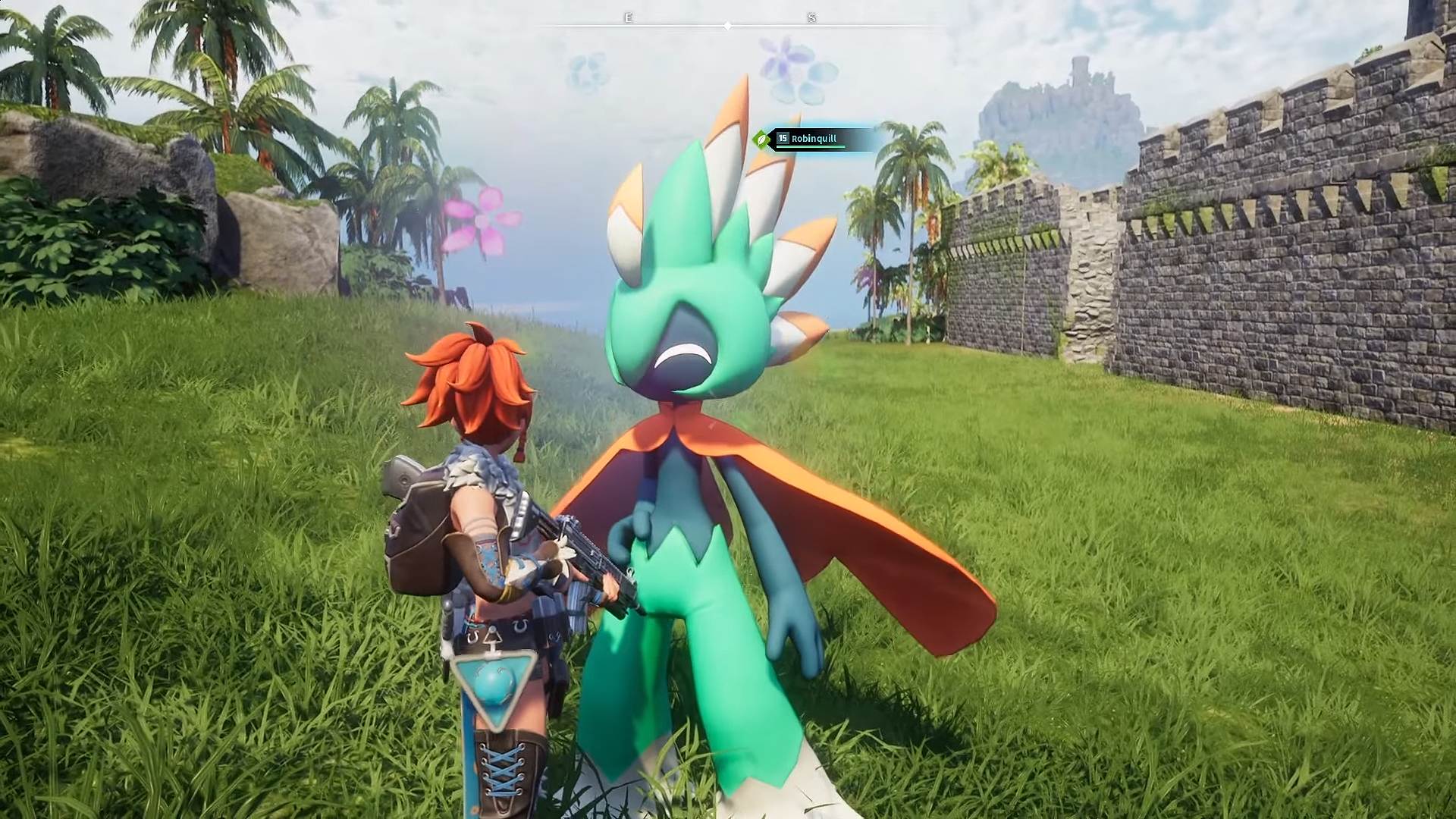Click the E marker on the compass bar

click(627, 17)
